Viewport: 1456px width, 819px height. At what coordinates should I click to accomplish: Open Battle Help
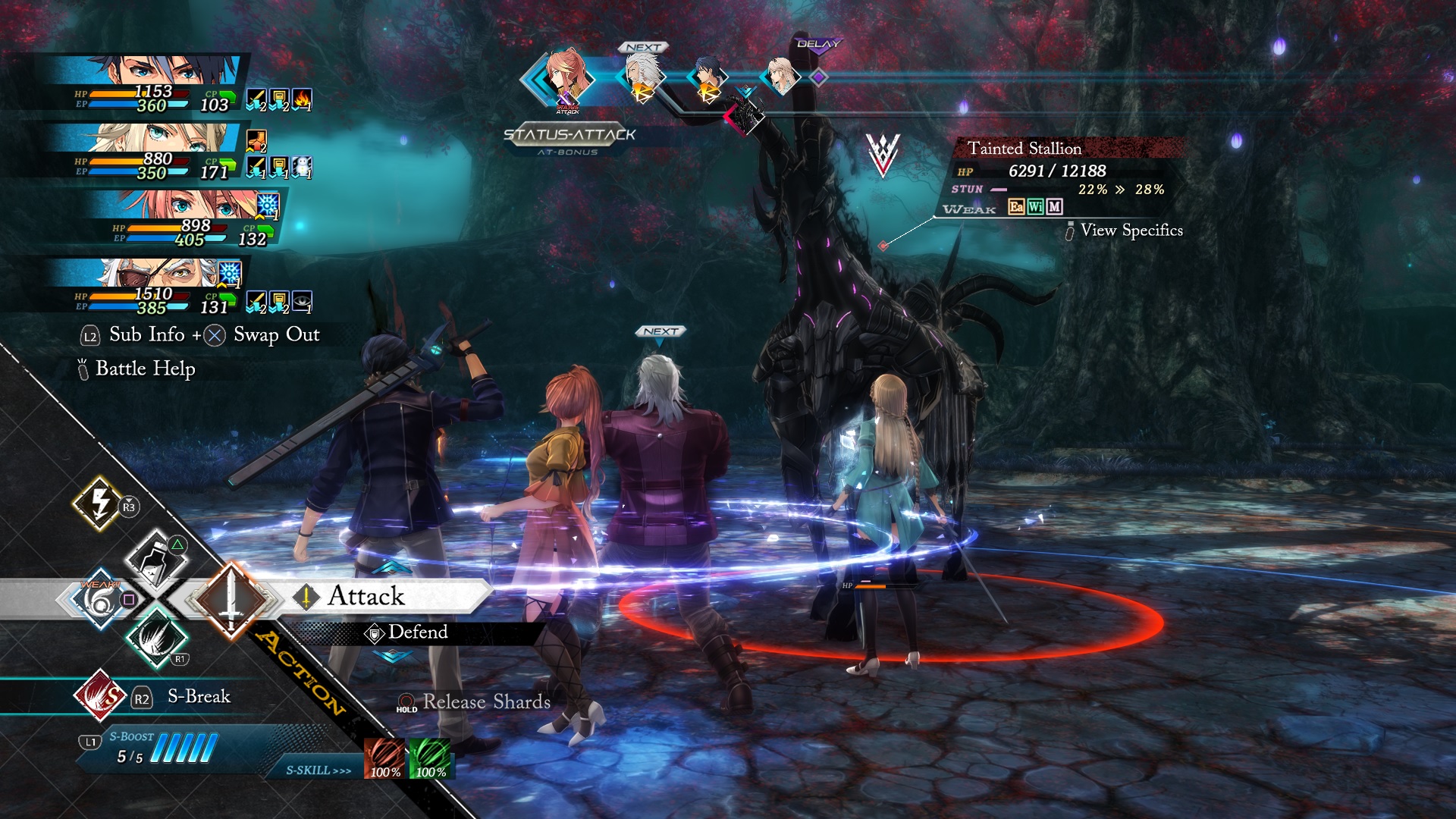click(x=145, y=369)
